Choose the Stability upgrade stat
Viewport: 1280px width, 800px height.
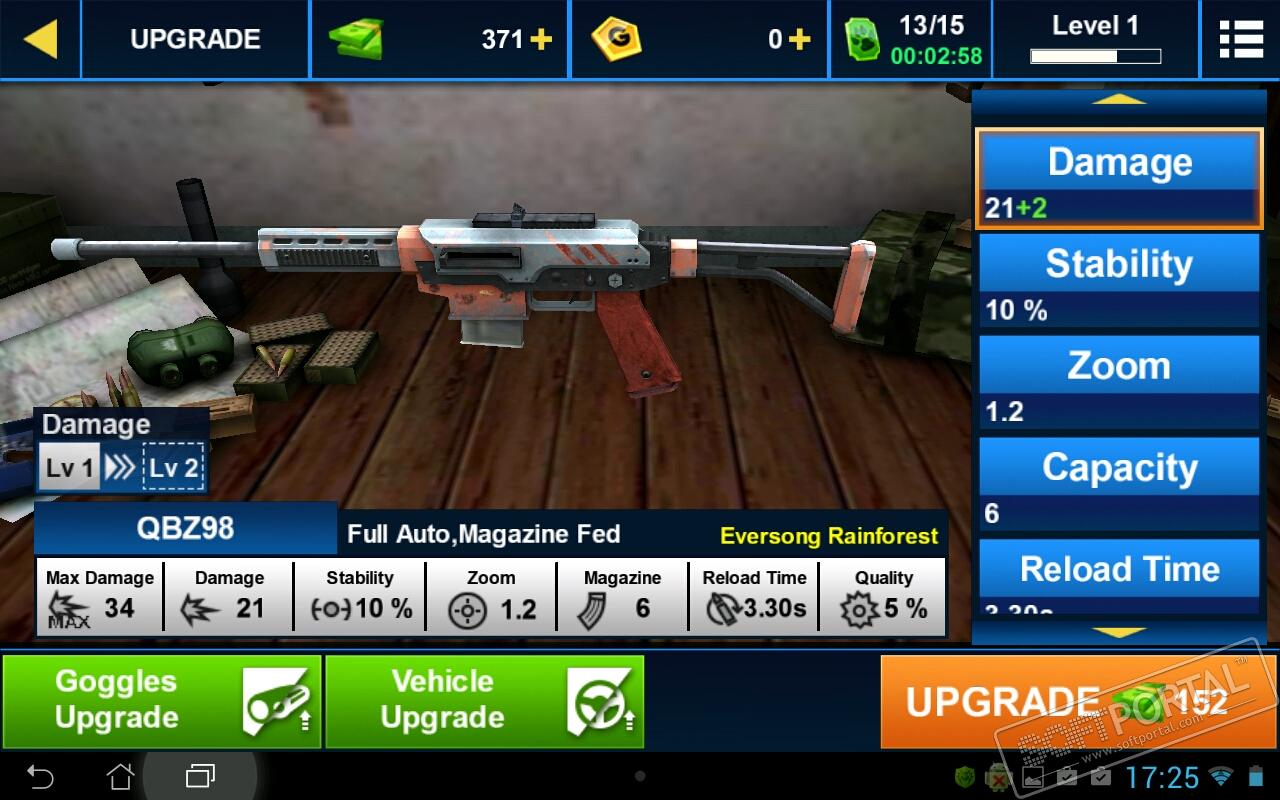pos(1119,281)
